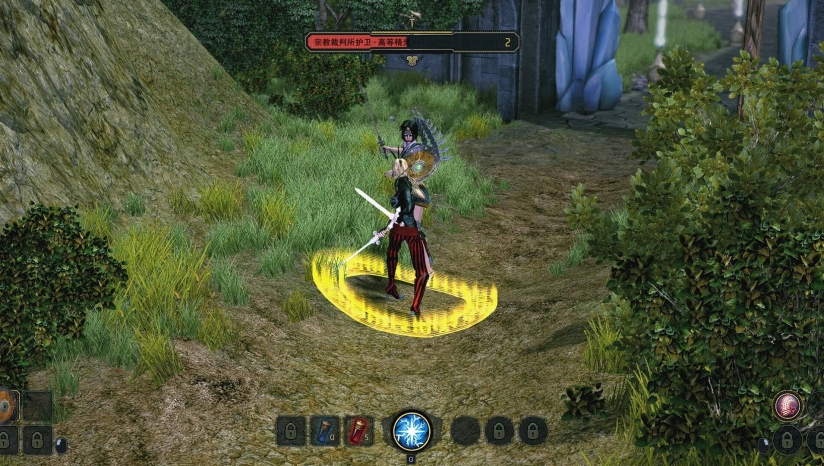Select the orange shield icon slot
This screenshot has height=466, width=824.
7,405
